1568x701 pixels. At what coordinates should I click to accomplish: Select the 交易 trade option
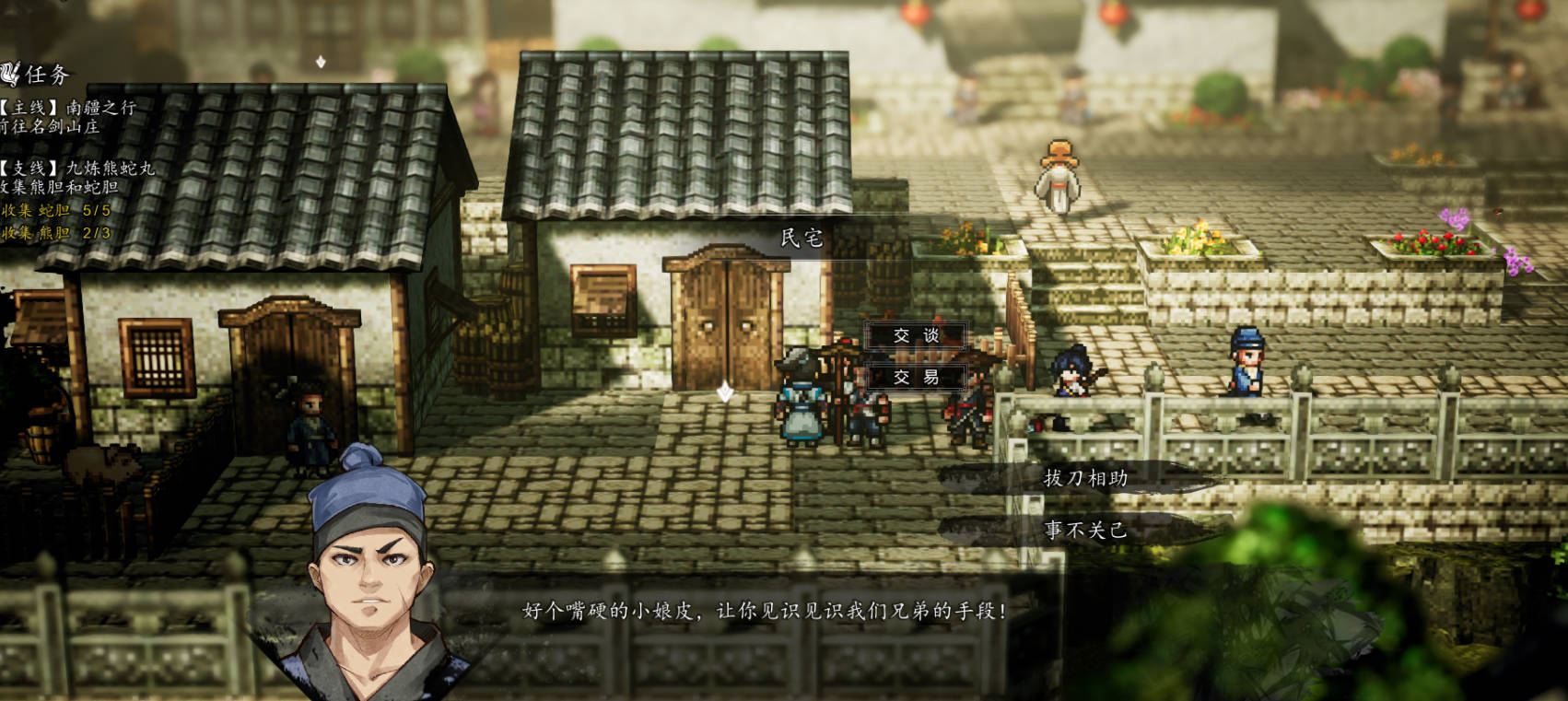pos(916,377)
